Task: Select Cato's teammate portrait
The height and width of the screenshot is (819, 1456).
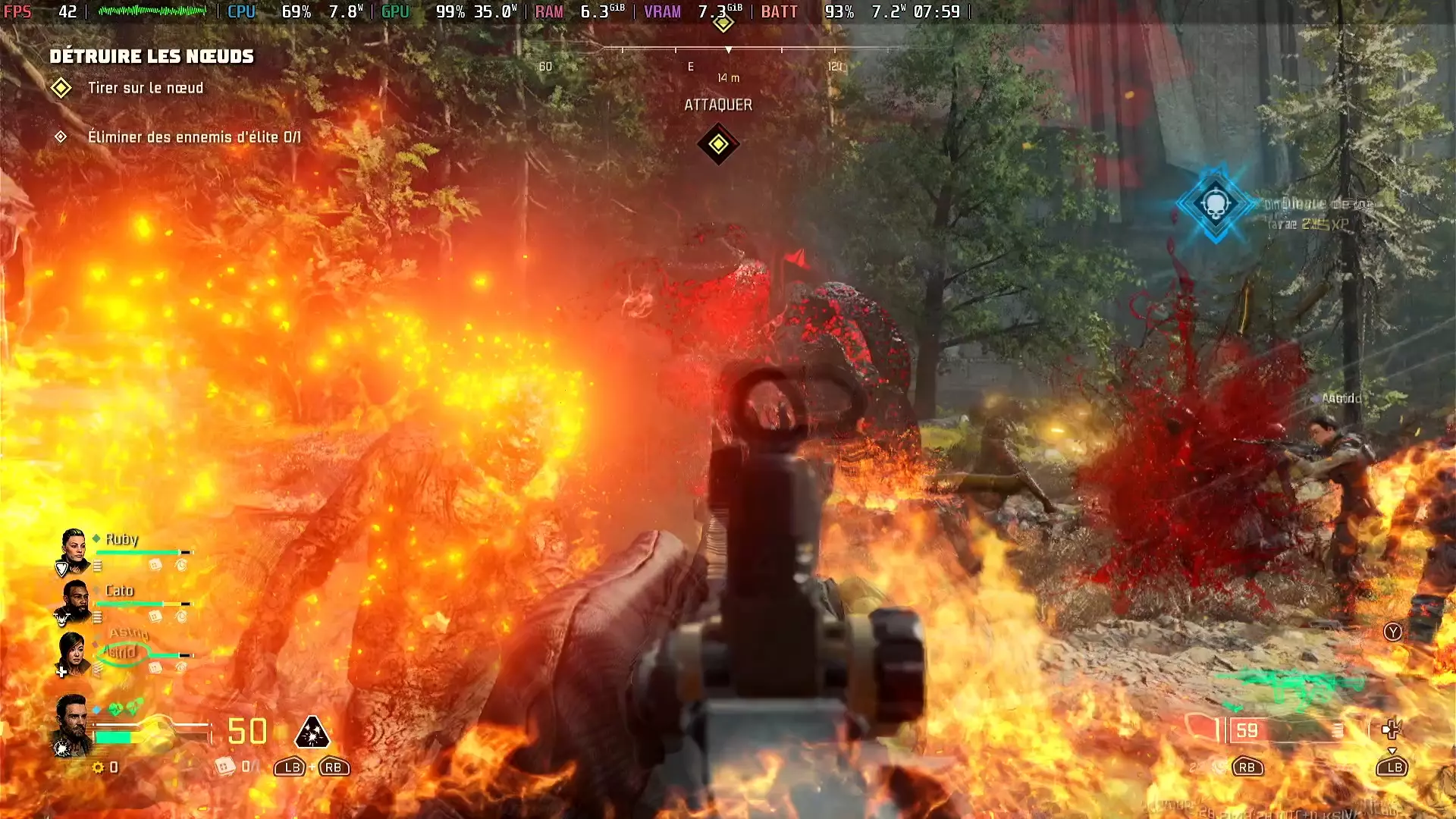Action: [x=74, y=602]
